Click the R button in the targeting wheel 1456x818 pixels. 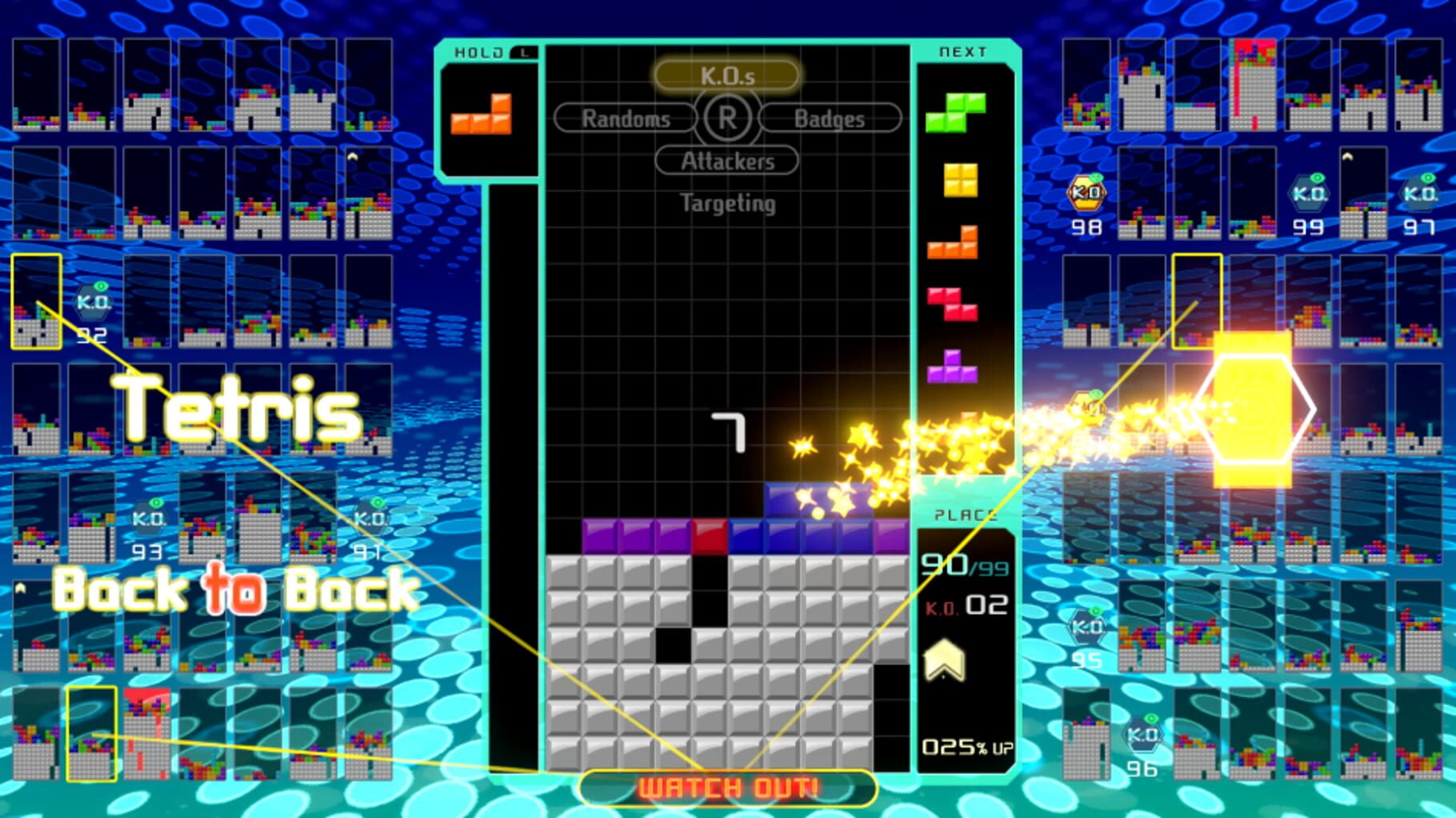[726, 118]
